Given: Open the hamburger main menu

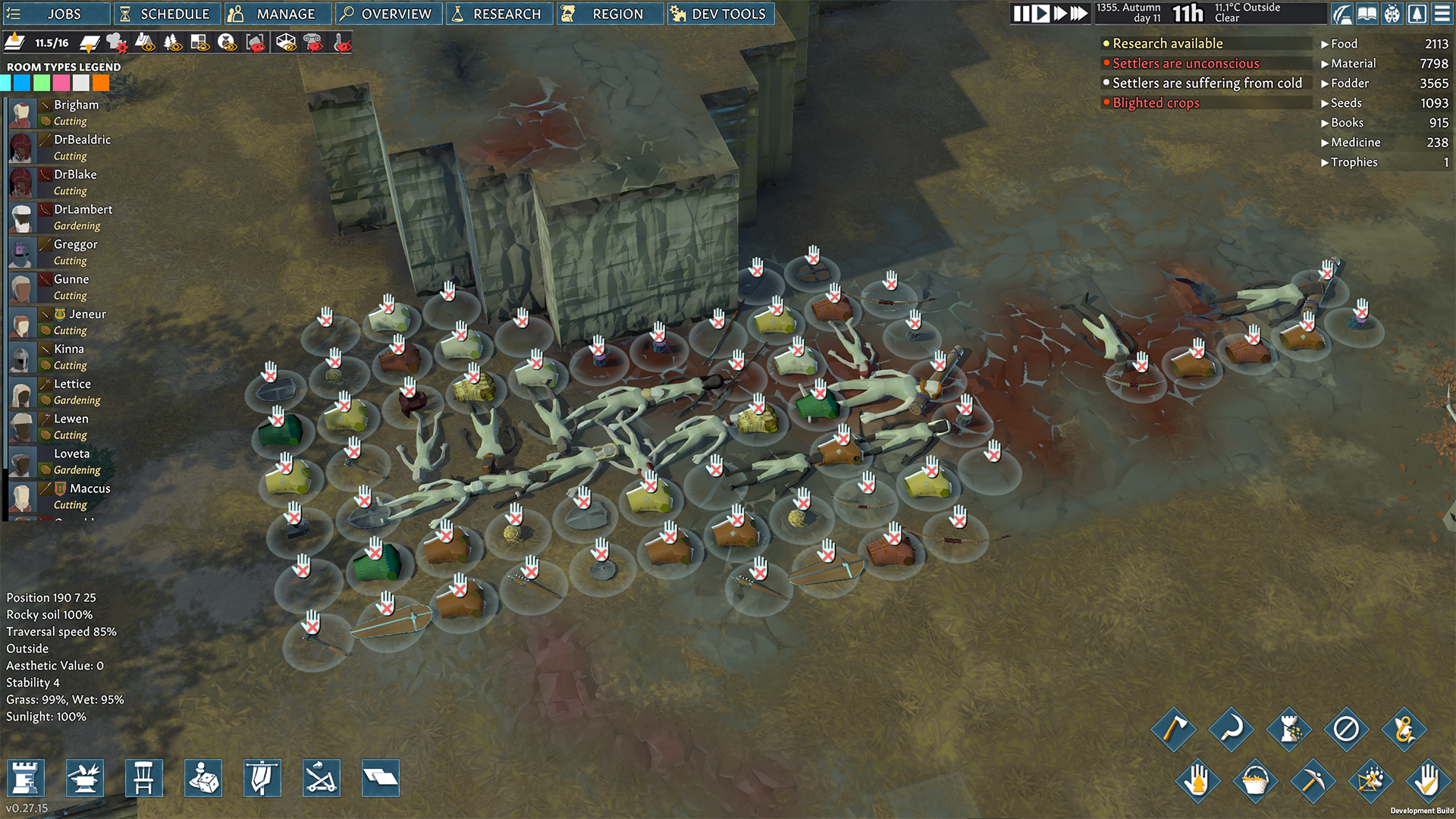Looking at the screenshot, I should [1442, 14].
